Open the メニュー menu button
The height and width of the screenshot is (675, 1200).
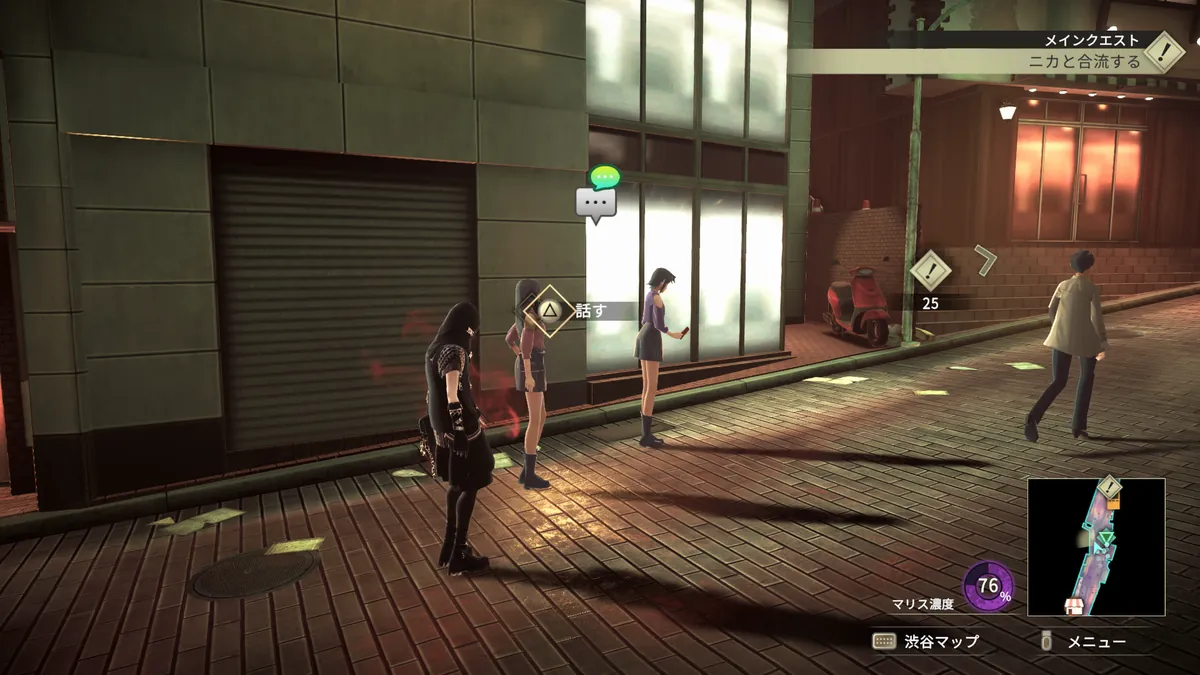click(1085, 642)
